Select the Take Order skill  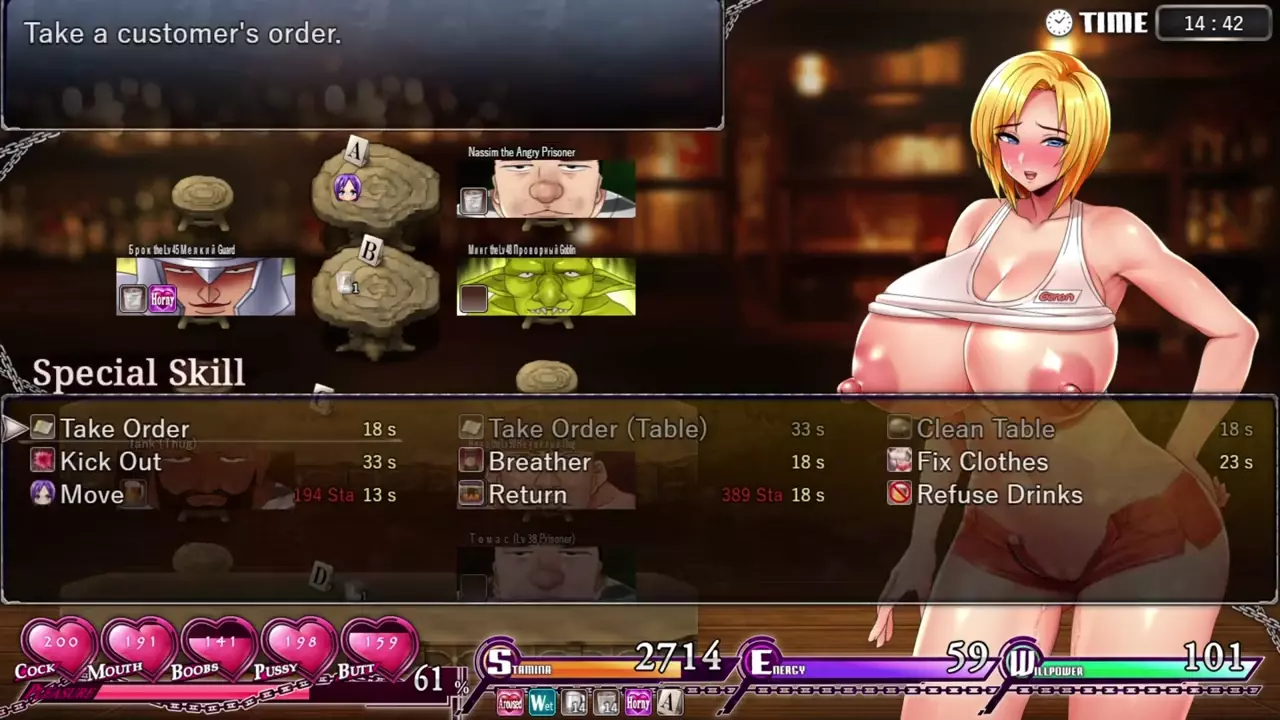point(124,429)
